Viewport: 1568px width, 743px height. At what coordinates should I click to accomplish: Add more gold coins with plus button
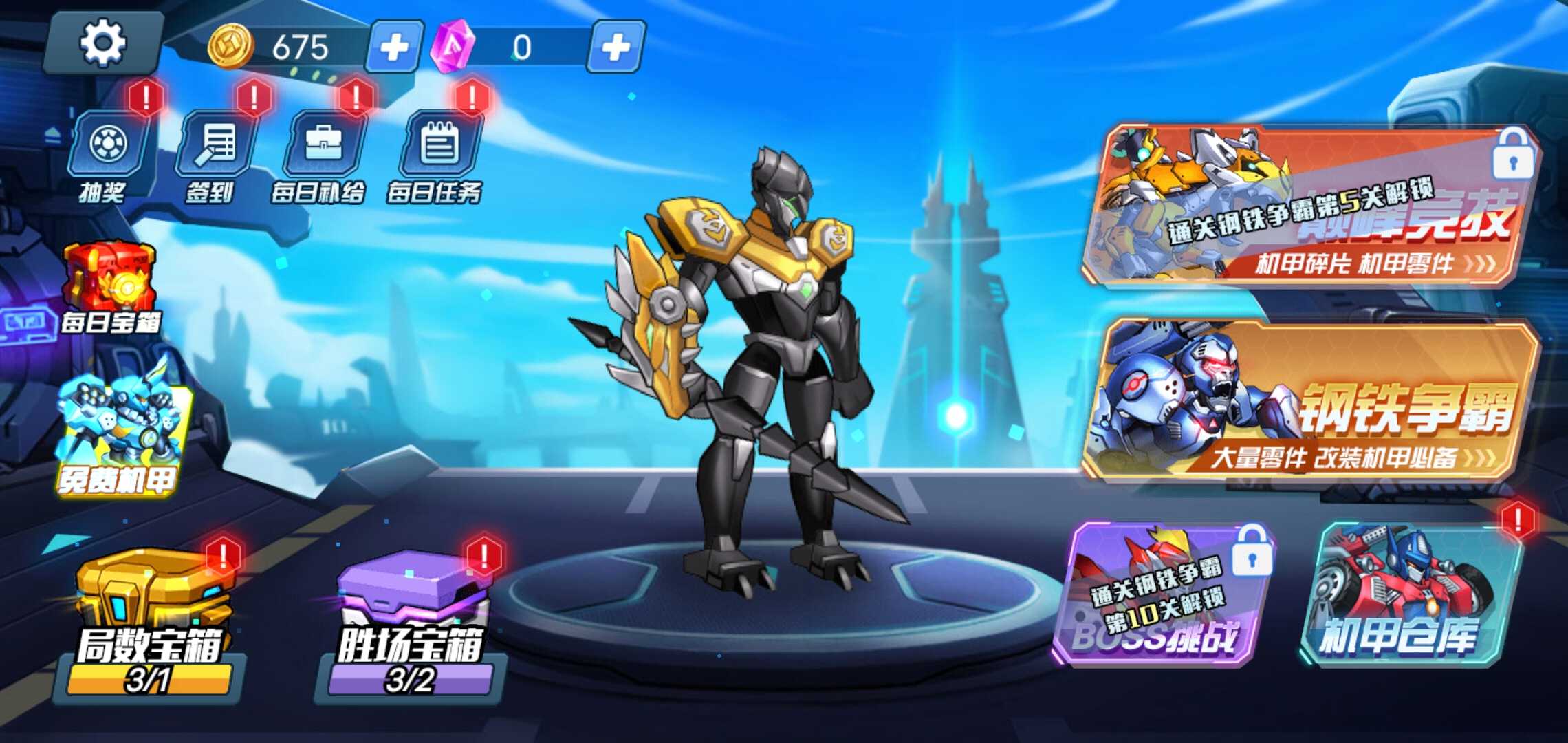(x=394, y=47)
